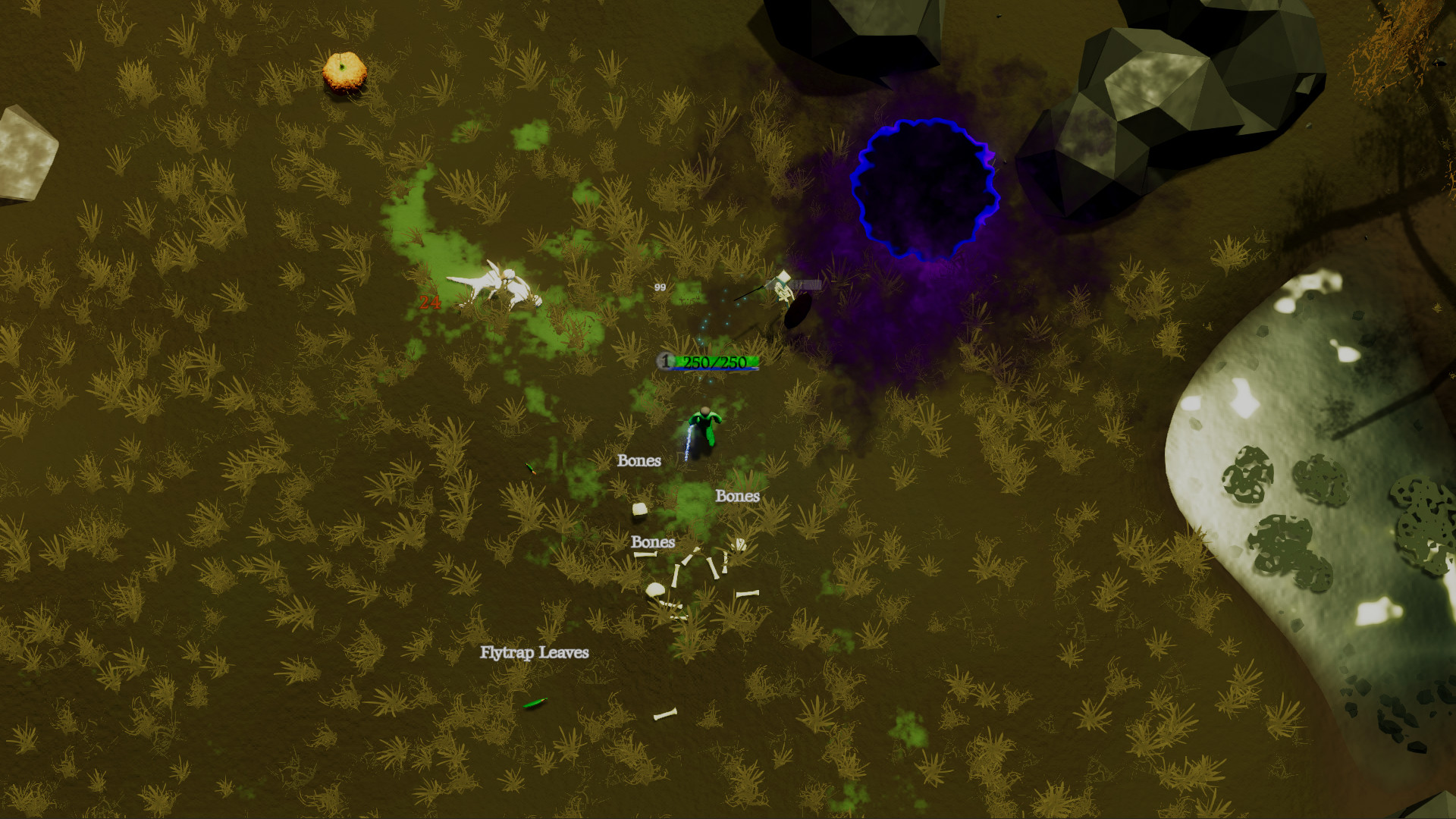Click the green dagger lying on the ground
Image resolution: width=1456 pixels, height=819 pixels.
coord(531,466)
